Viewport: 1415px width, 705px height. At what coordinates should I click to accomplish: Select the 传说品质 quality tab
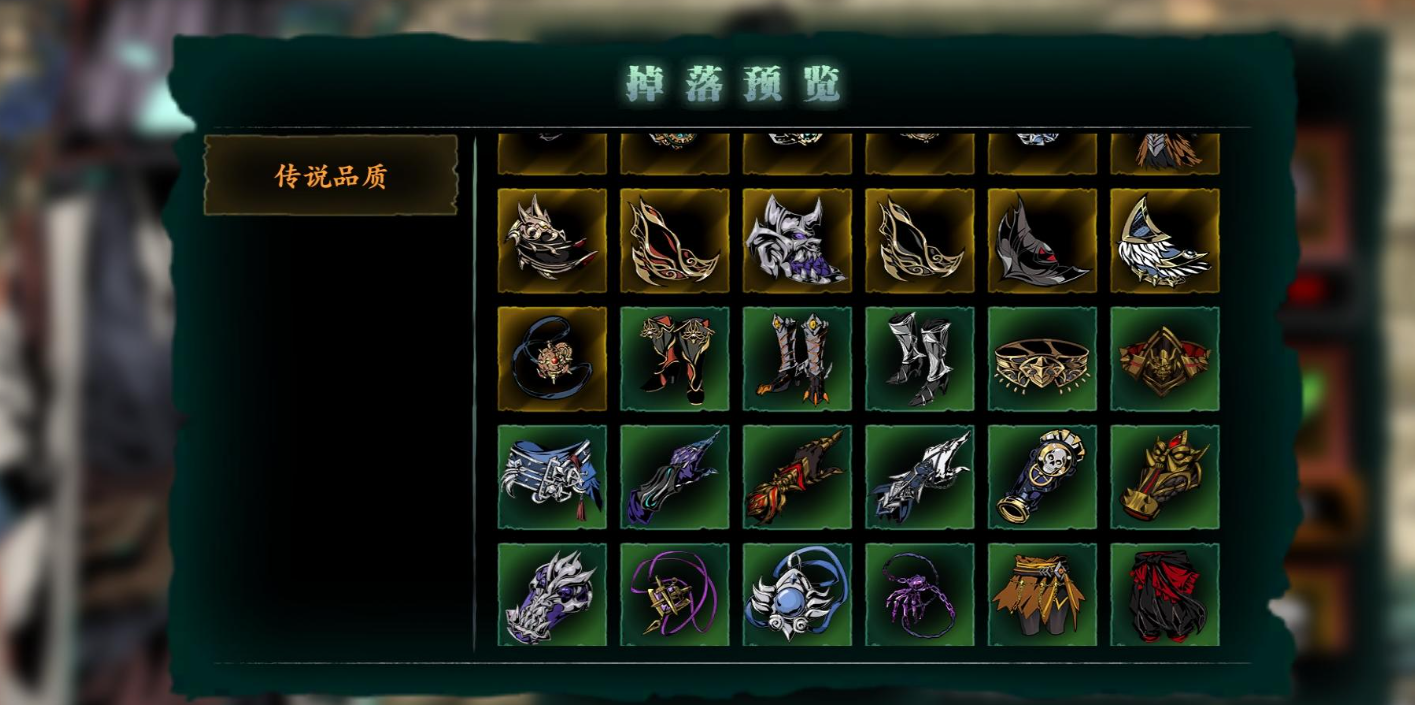click(x=331, y=176)
